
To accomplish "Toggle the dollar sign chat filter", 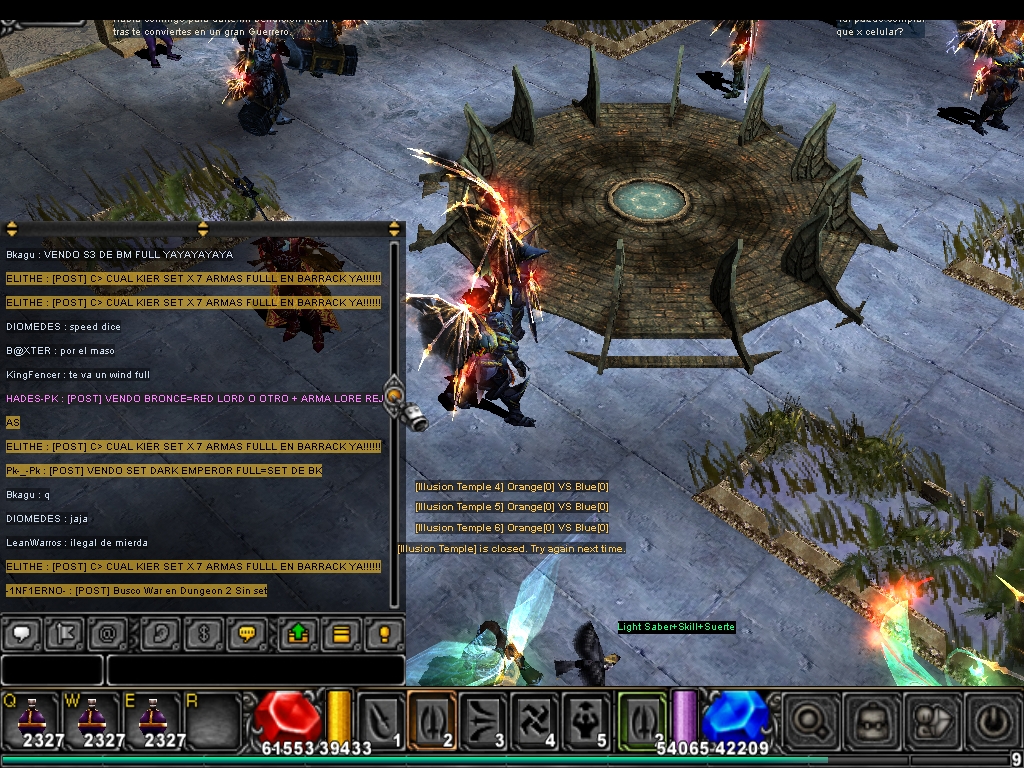I will tap(203, 634).
